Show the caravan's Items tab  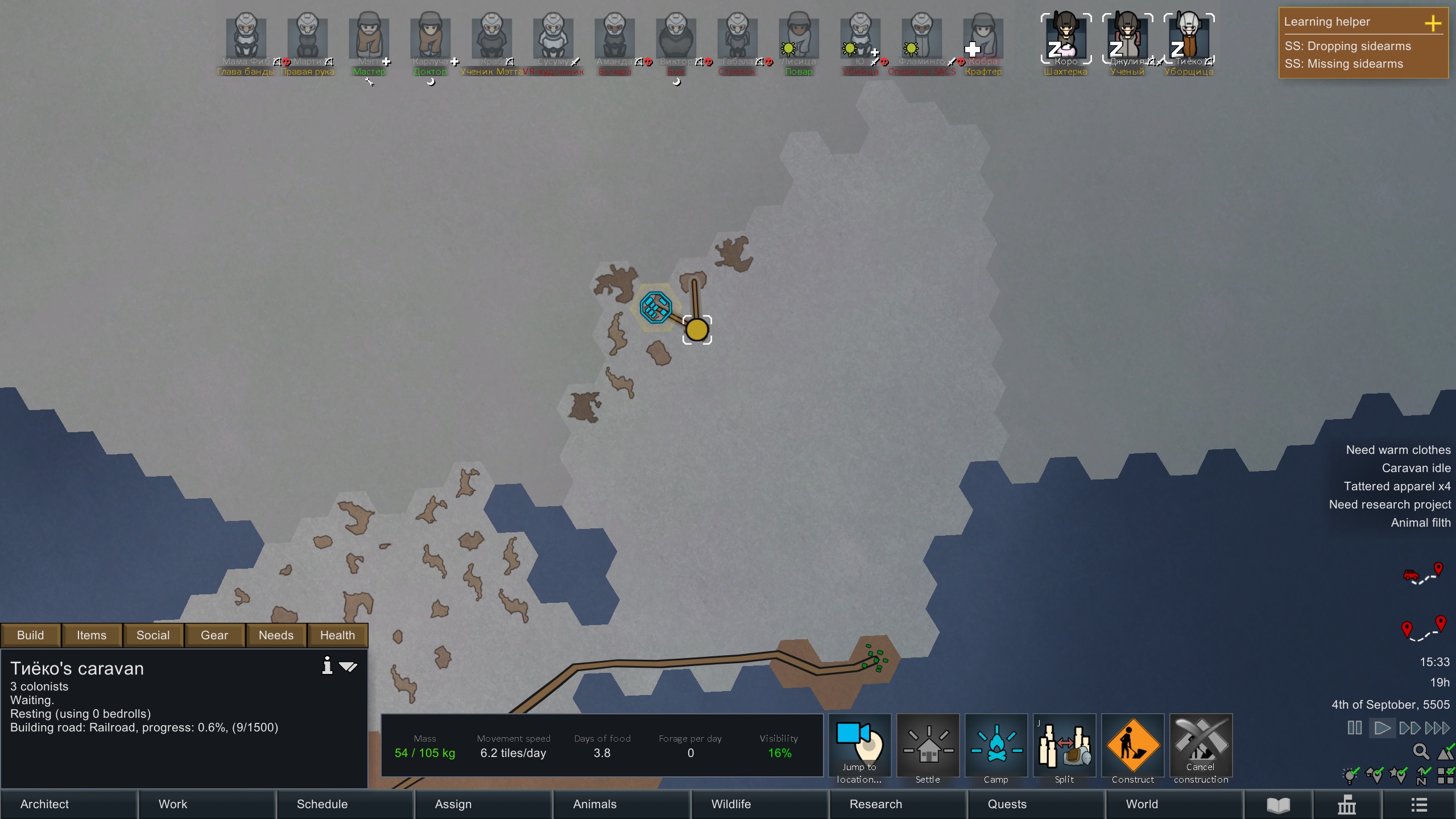click(92, 635)
